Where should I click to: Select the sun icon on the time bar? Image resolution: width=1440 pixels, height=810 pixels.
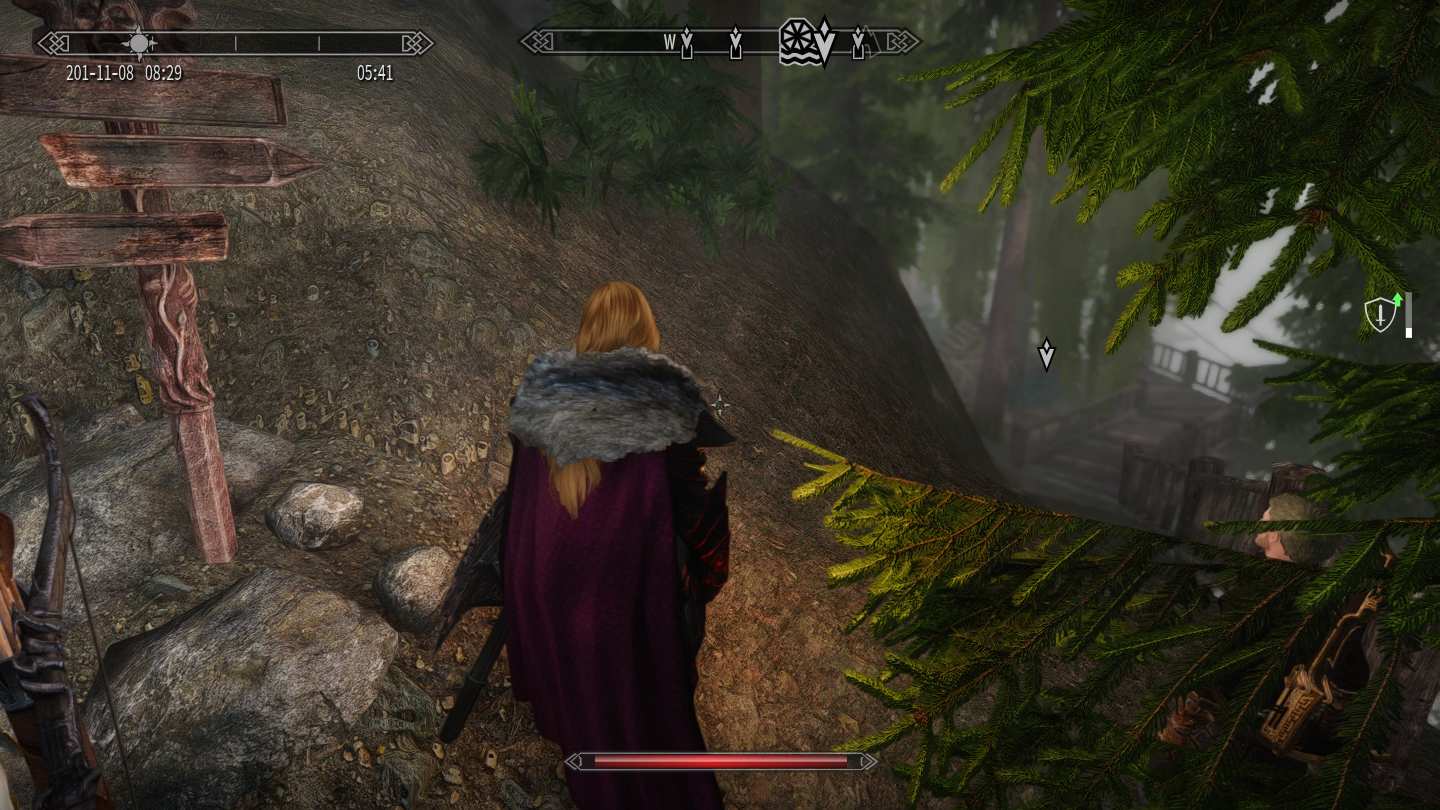139,43
